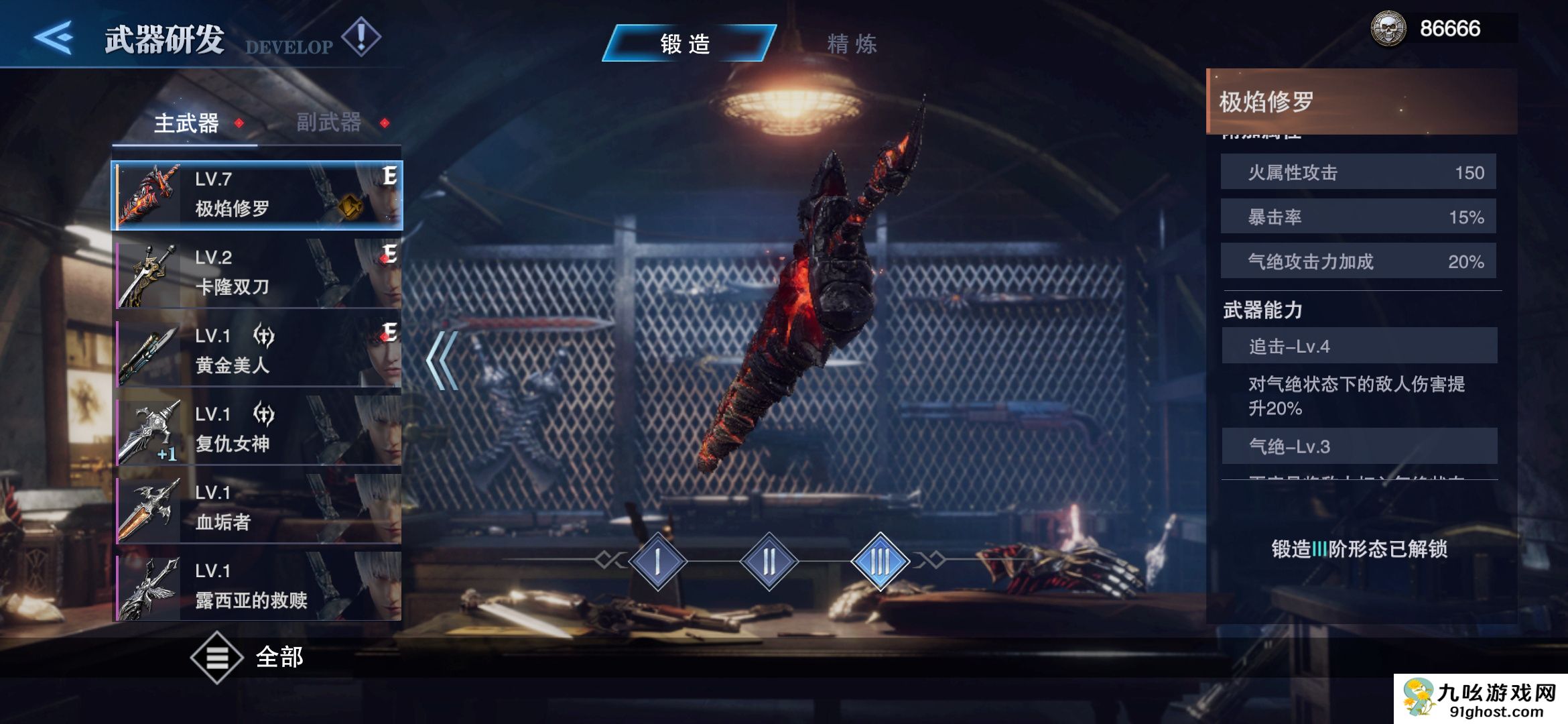
Task: Go back with the blue arrow button
Action: click(x=54, y=37)
